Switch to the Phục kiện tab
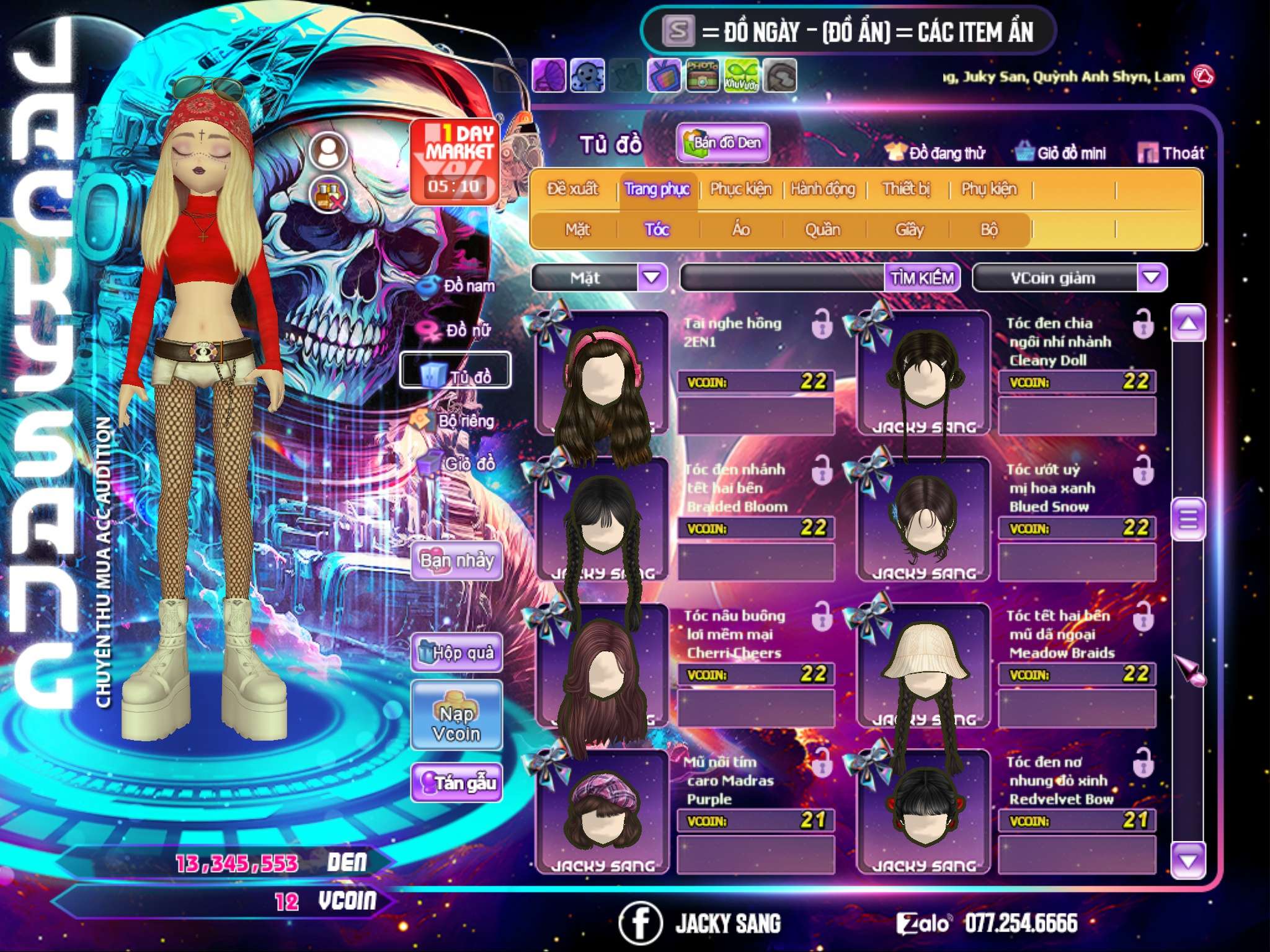This screenshot has height=952, width=1270. (740, 189)
